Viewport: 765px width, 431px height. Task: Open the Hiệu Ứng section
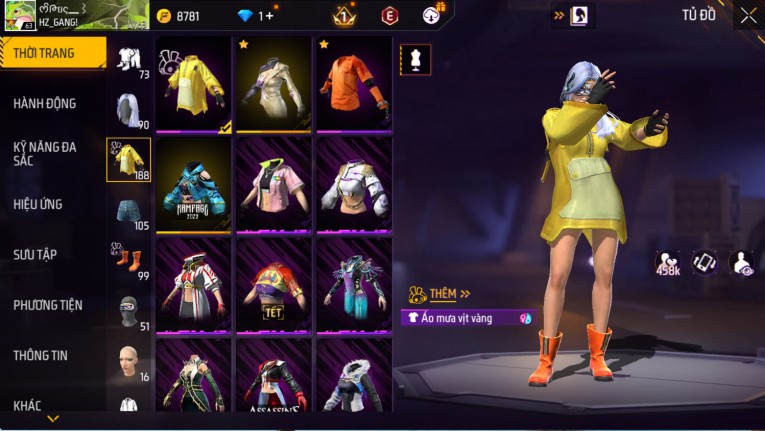click(38, 204)
